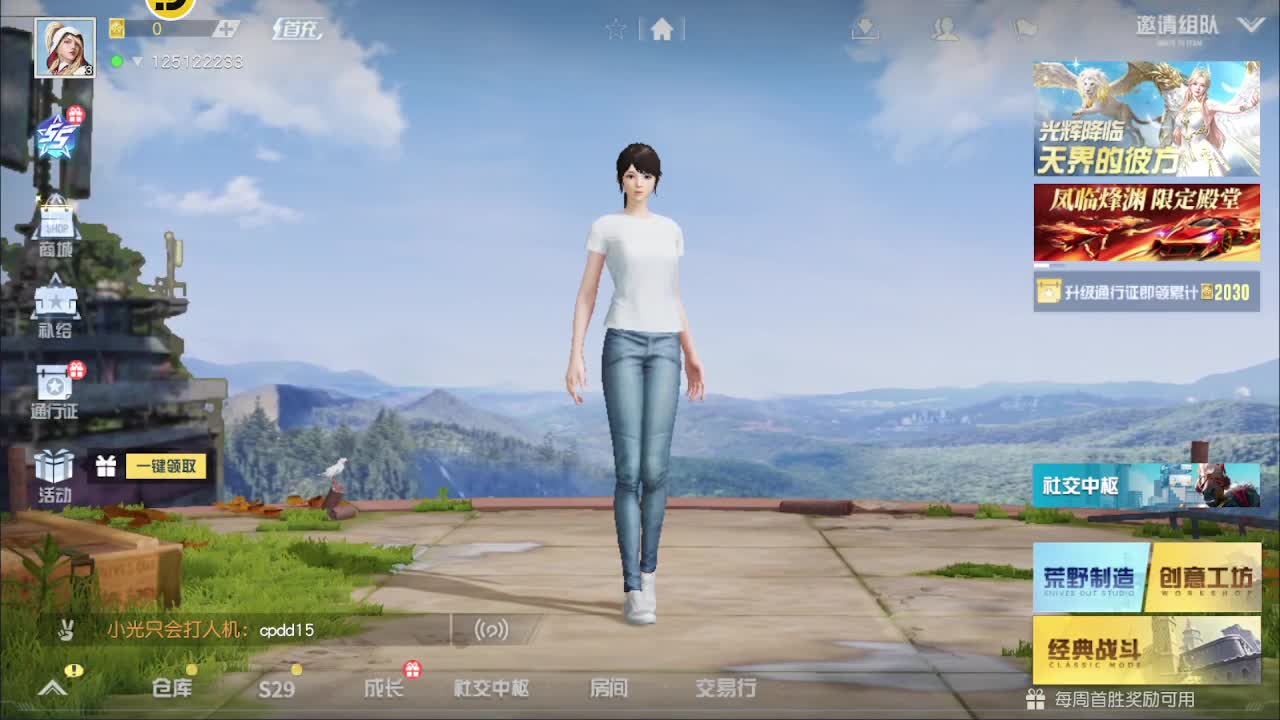Click the player avatar in the top-left corner
The height and width of the screenshot is (720, 1280).
click(62, 45)
